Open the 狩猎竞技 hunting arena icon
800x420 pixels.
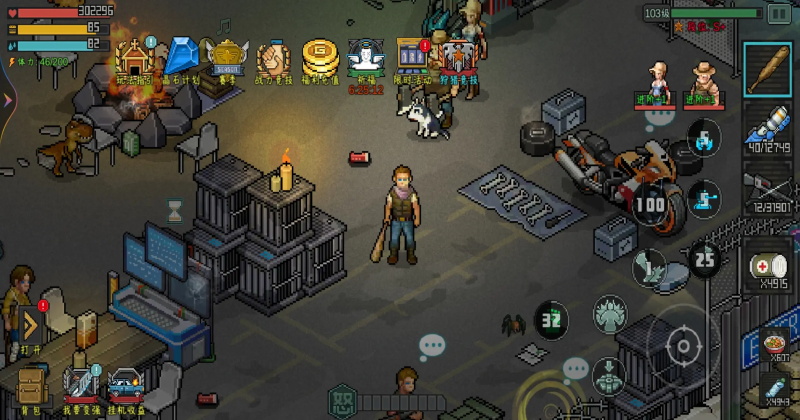(x=459, y=58)
